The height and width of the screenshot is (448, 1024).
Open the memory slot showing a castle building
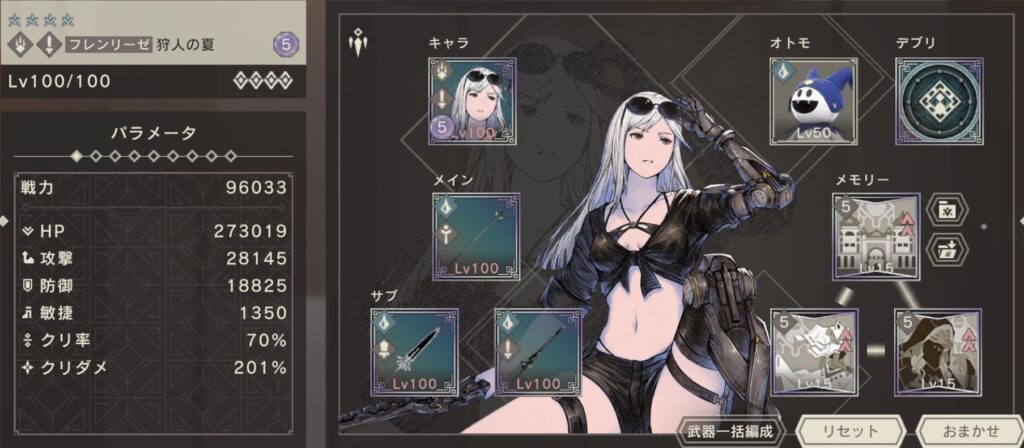click(876, 237)
